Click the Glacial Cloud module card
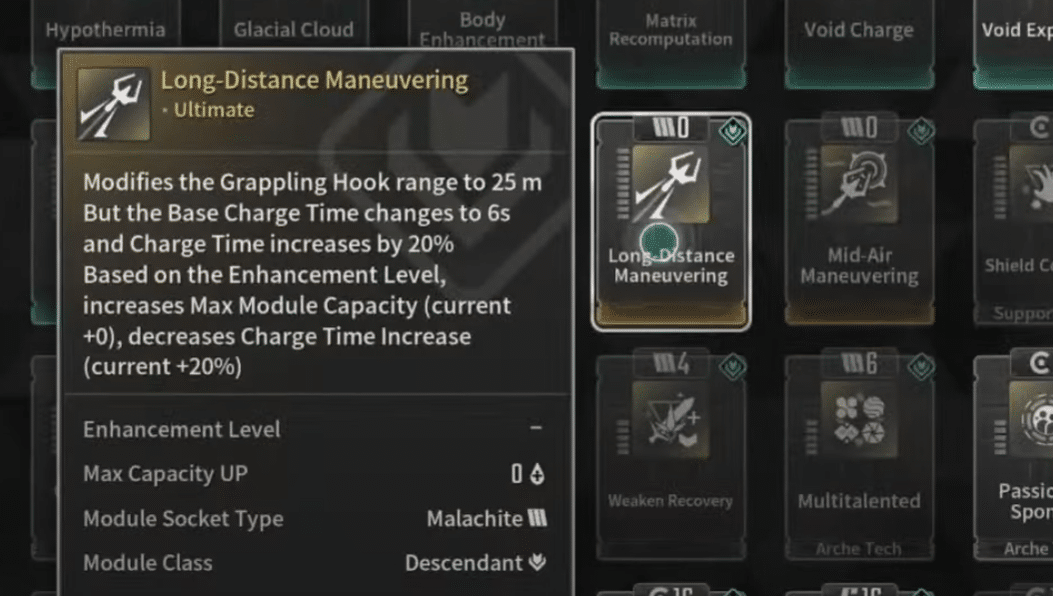Image resolution: width=1053 pixels, height=596 pixels. point(293,28)
